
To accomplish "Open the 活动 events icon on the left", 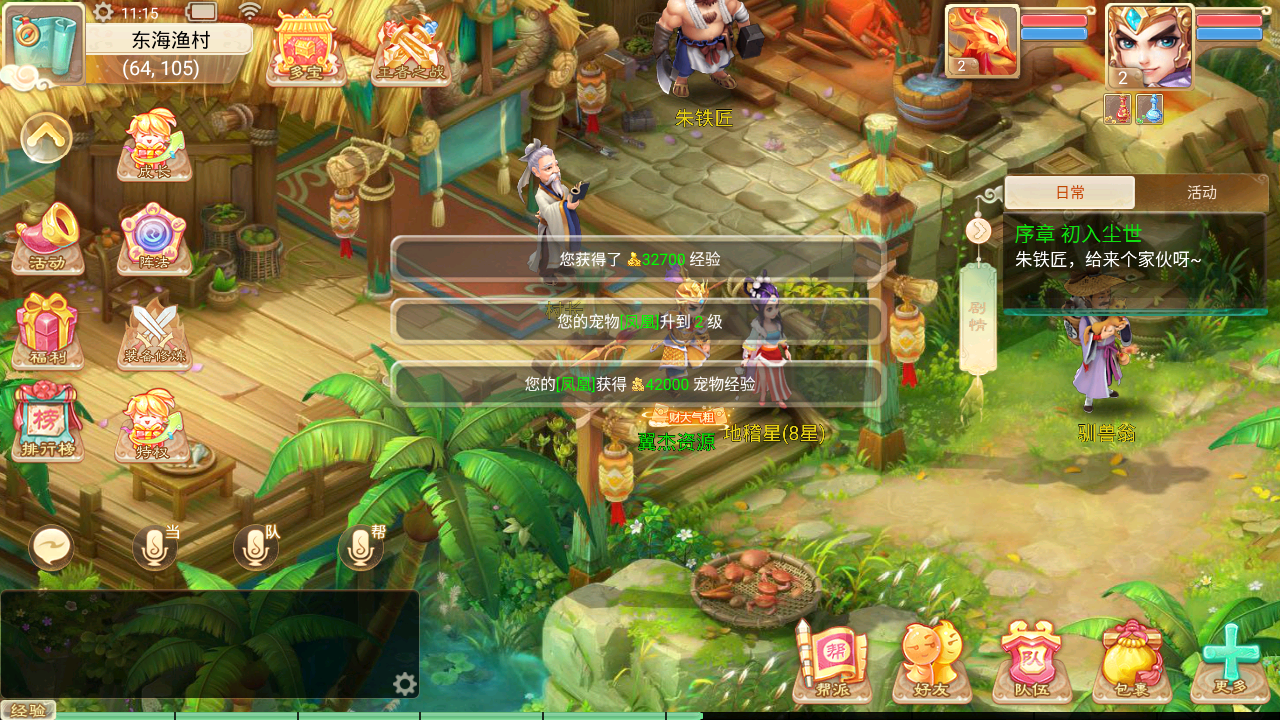I will [48, 238].
